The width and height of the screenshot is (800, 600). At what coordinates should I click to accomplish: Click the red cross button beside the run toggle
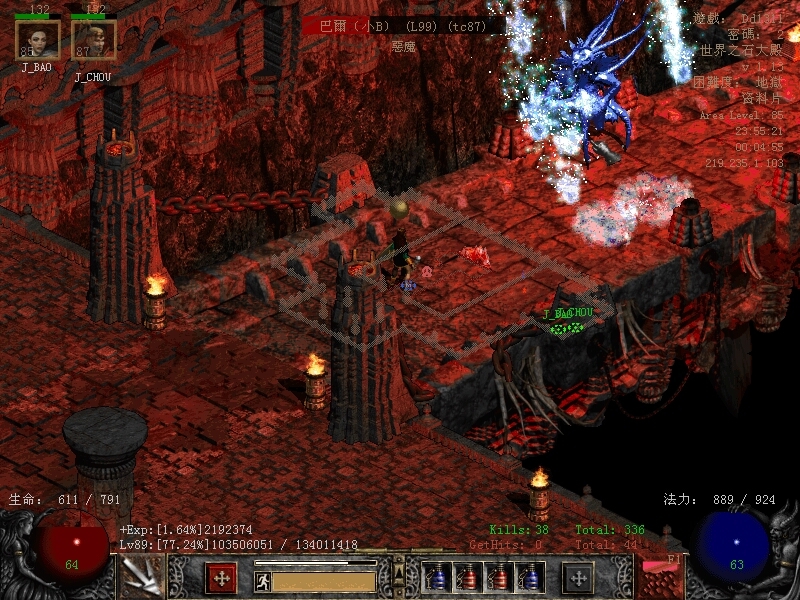(x=220, y=578)
